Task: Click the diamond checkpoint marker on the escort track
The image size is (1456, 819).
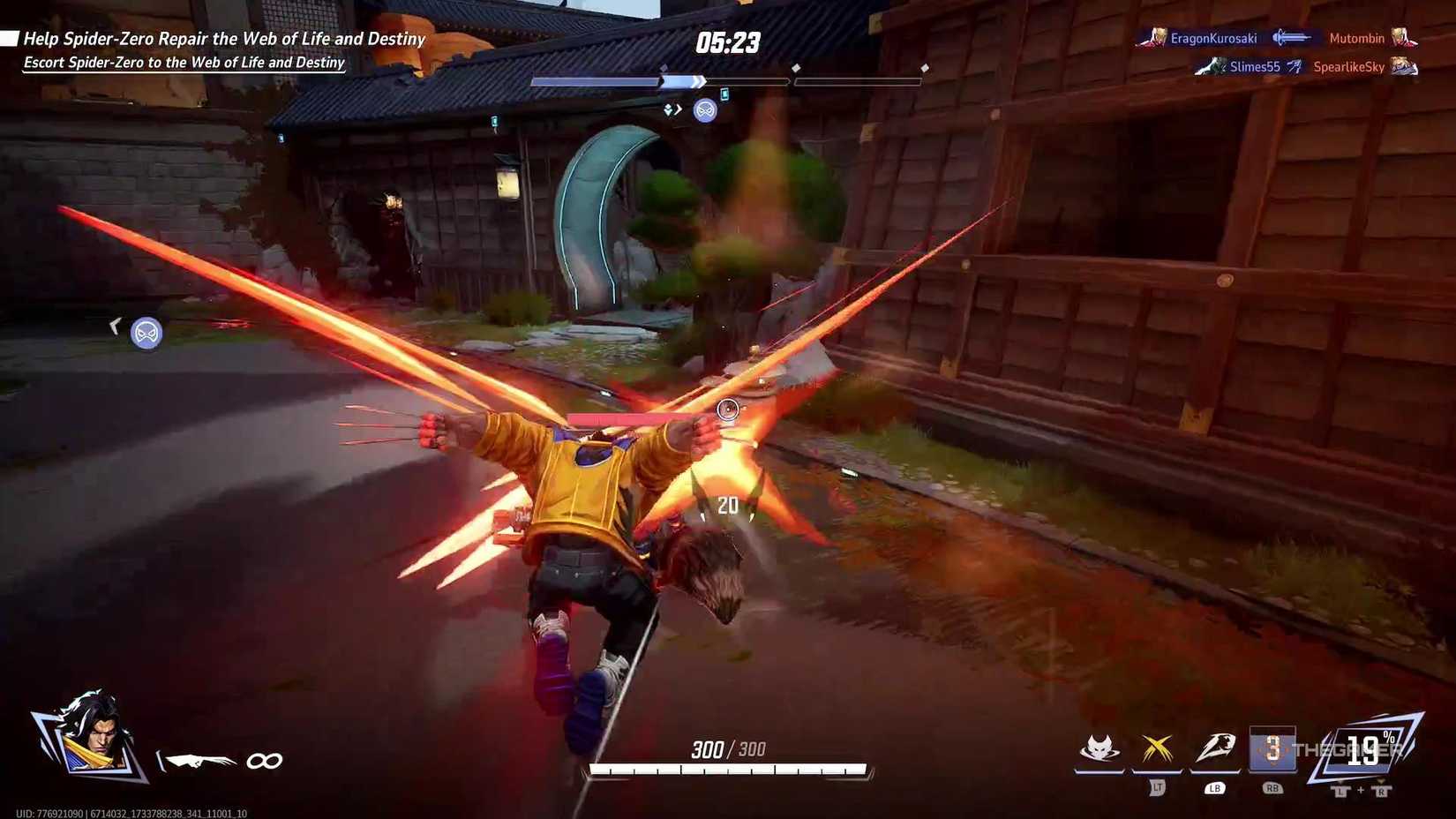Action: [799, 66]
